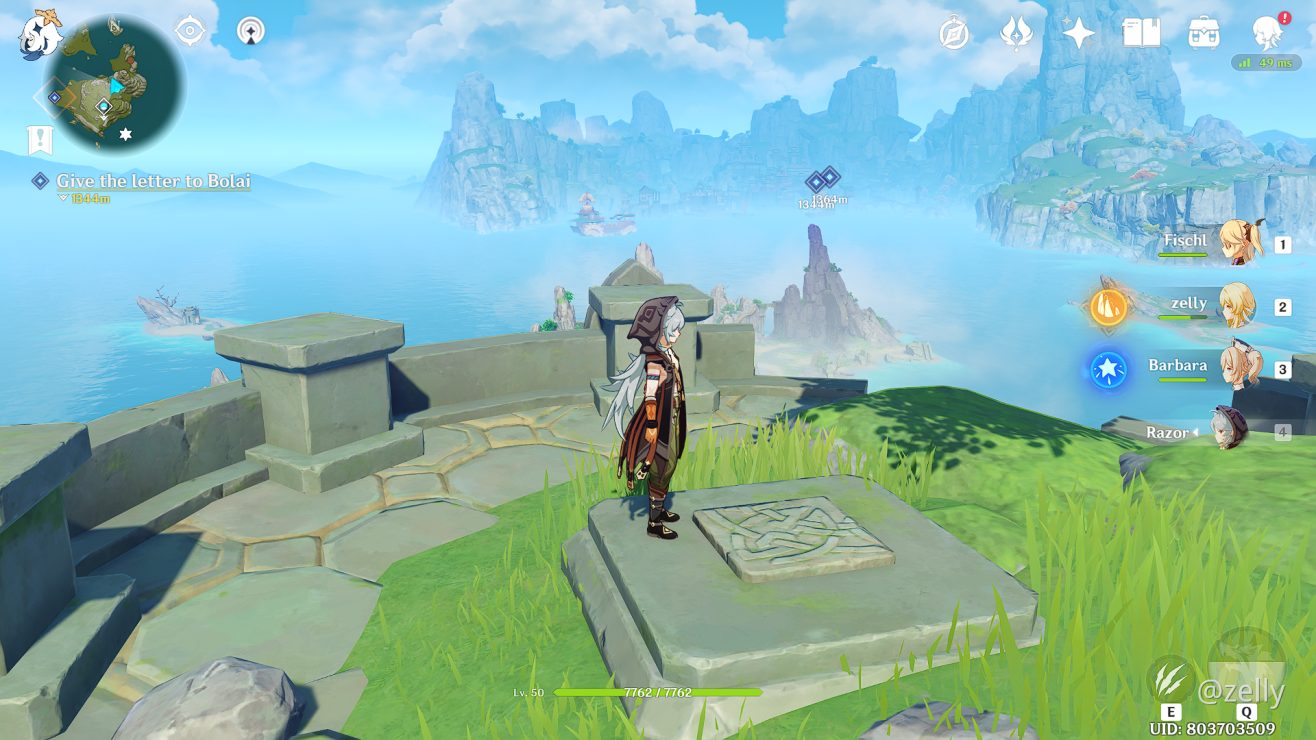Open the elemental sight icon
Viewport: 1316px width, 740px height.
point(251,31)
